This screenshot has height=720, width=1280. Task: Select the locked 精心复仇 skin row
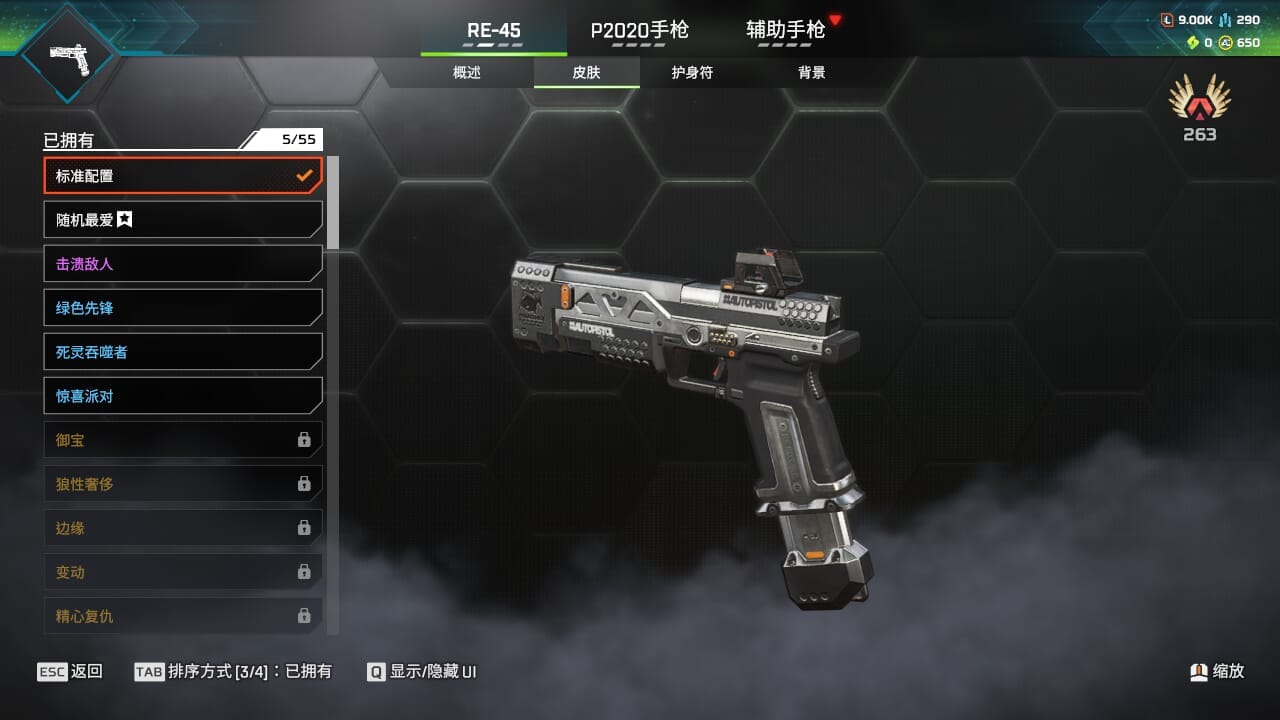click(x=183, y=616)
